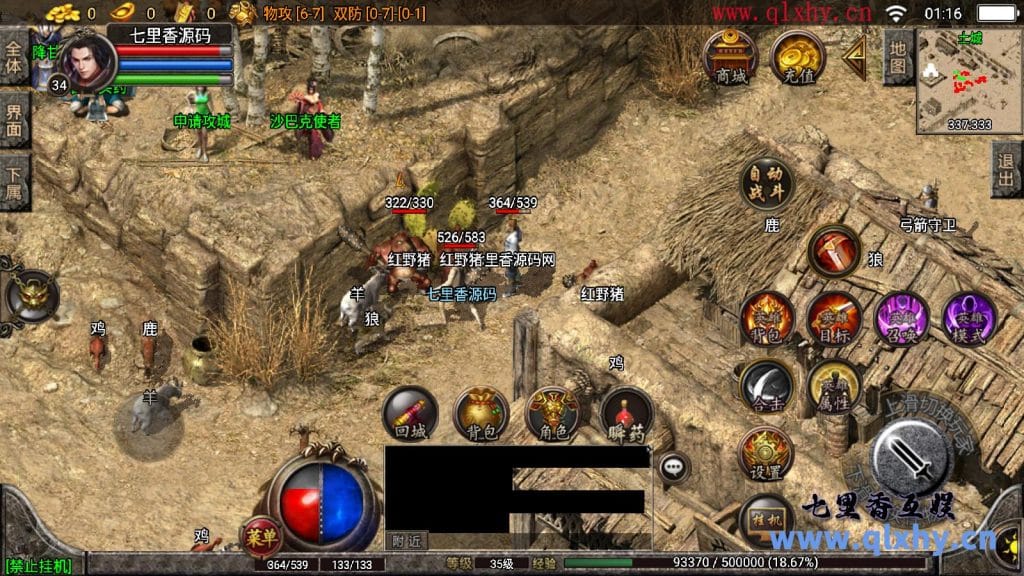Image resolution: width=1024 pixels, height=576 pixels.
Task: Select the hero 目标 target button
Action: click(833, 319)
